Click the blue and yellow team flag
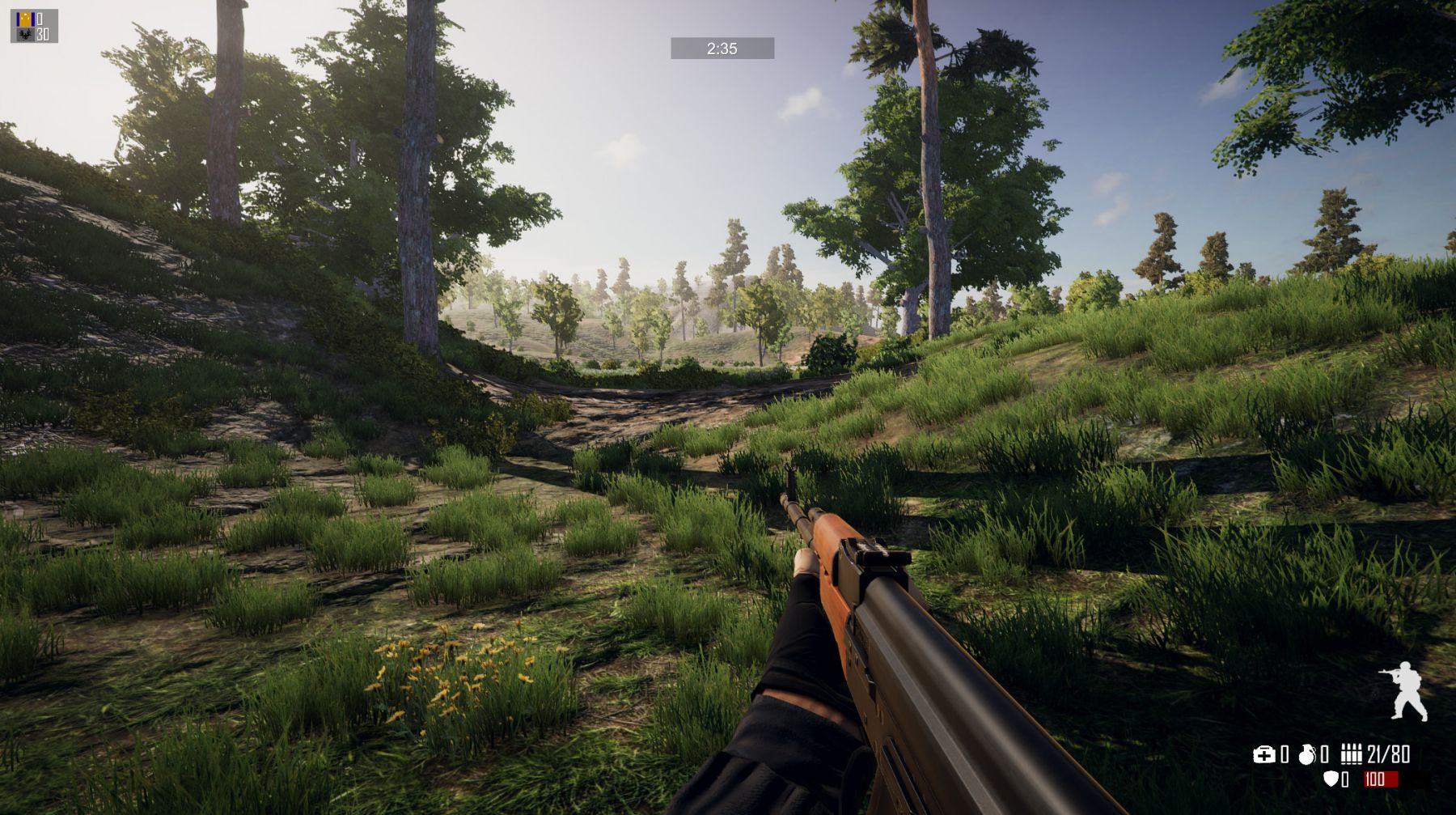 [23, 18]
